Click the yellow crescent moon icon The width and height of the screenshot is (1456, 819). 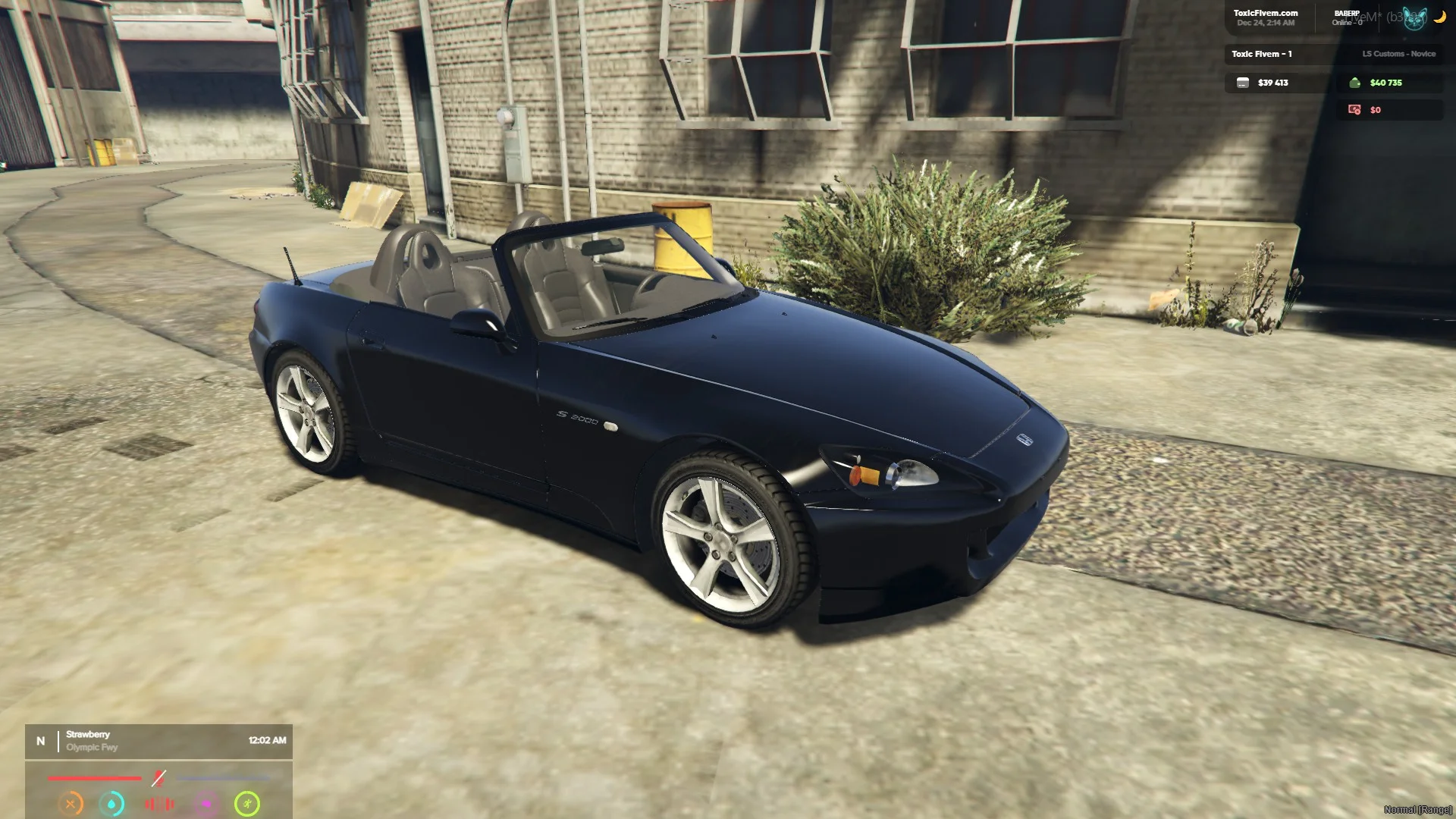pos(1439,17)
